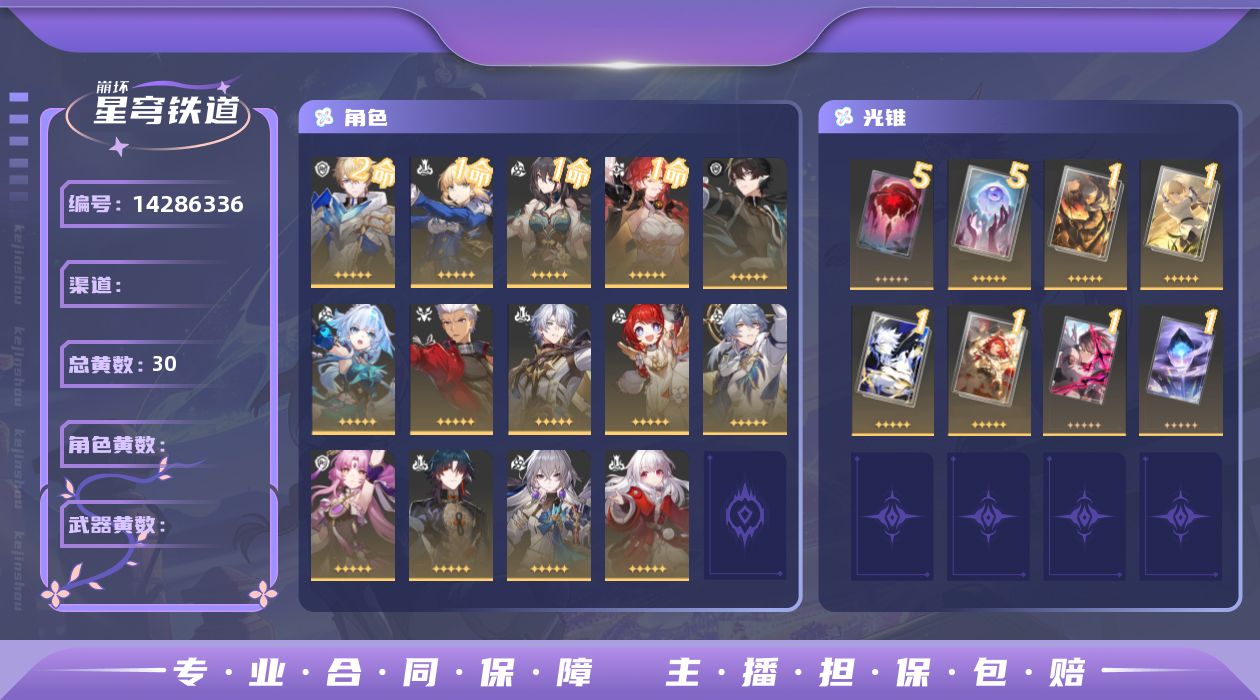Pick the red-haired Himeko character card
This screenshot has width=1260, height=700.
click(646, 222)
